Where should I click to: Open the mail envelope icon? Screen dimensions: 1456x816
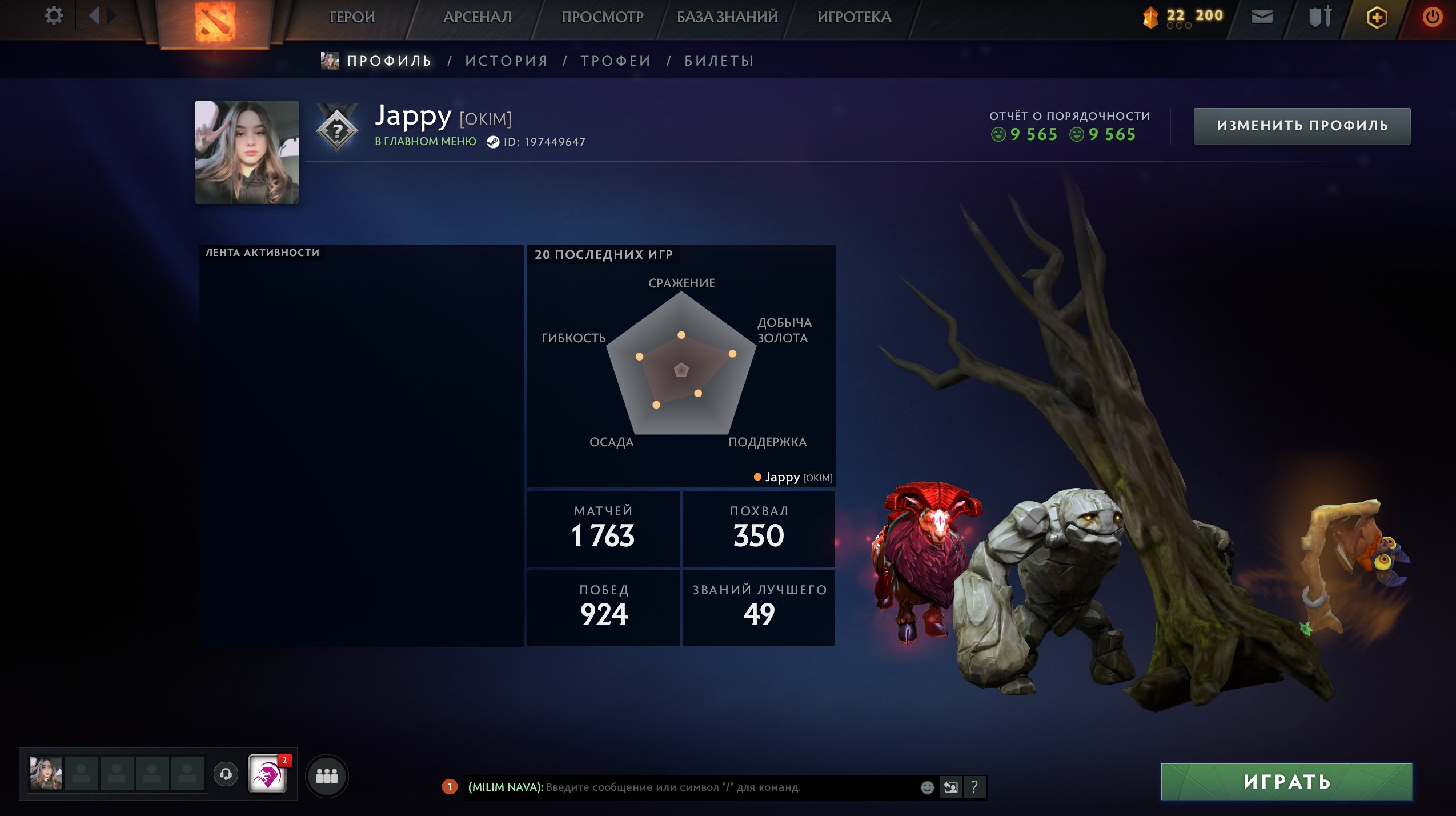click(x=1262, y=17)
